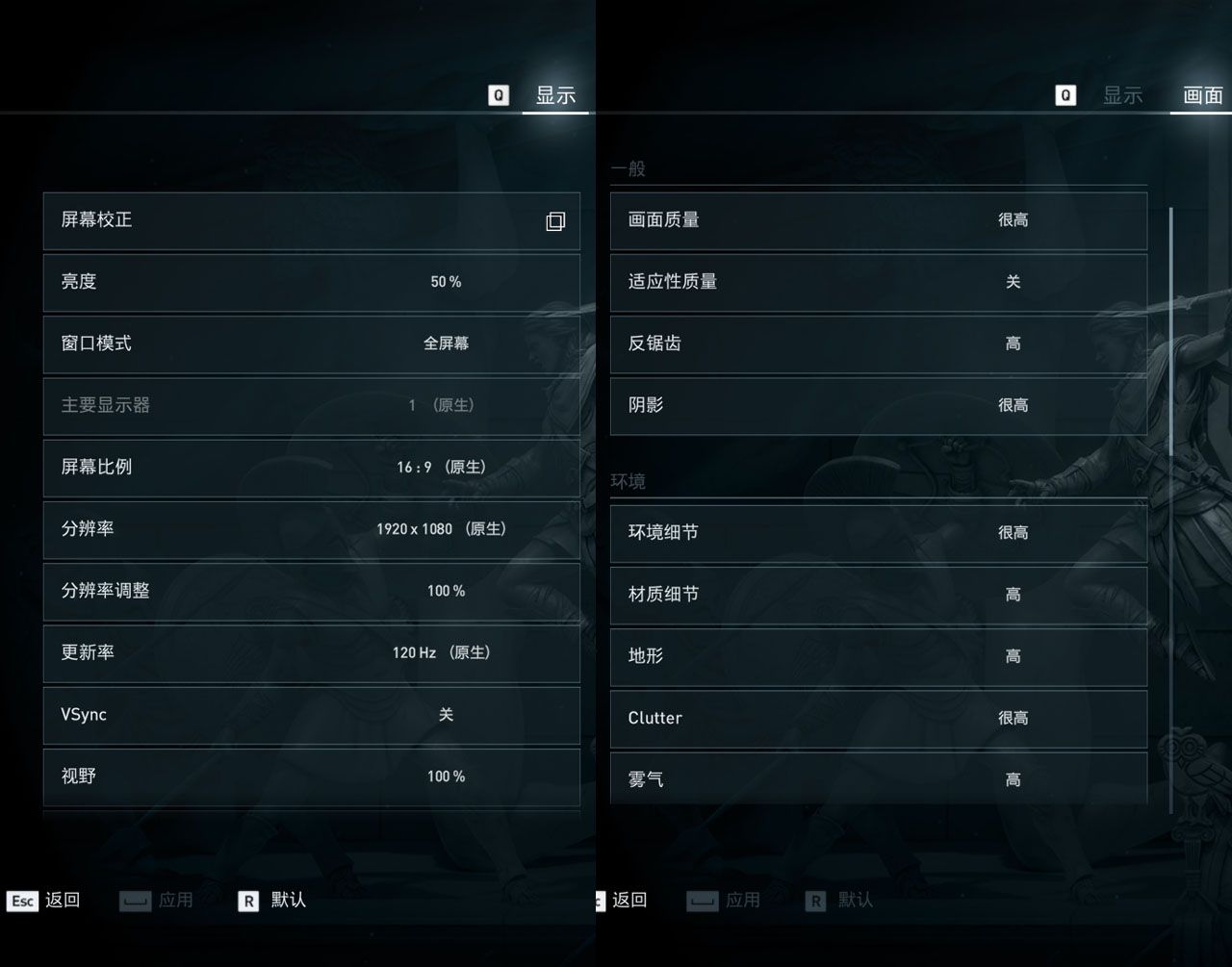
Task: Click the Esc key icon on the right panel
Action: click(602, 901)
